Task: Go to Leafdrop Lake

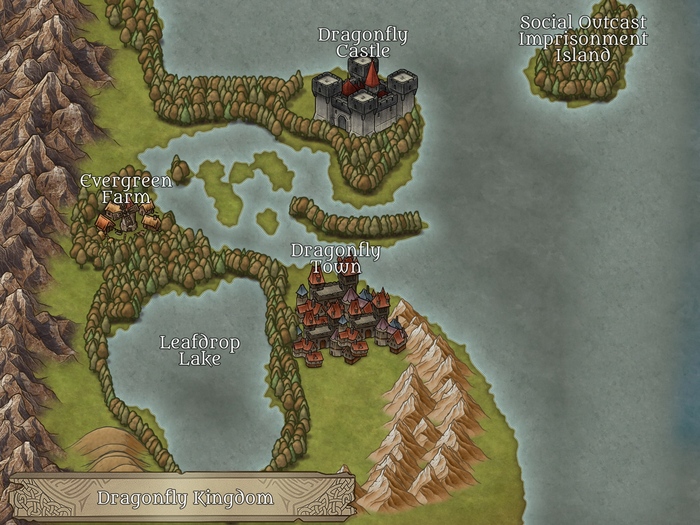Action: [199, 351]
